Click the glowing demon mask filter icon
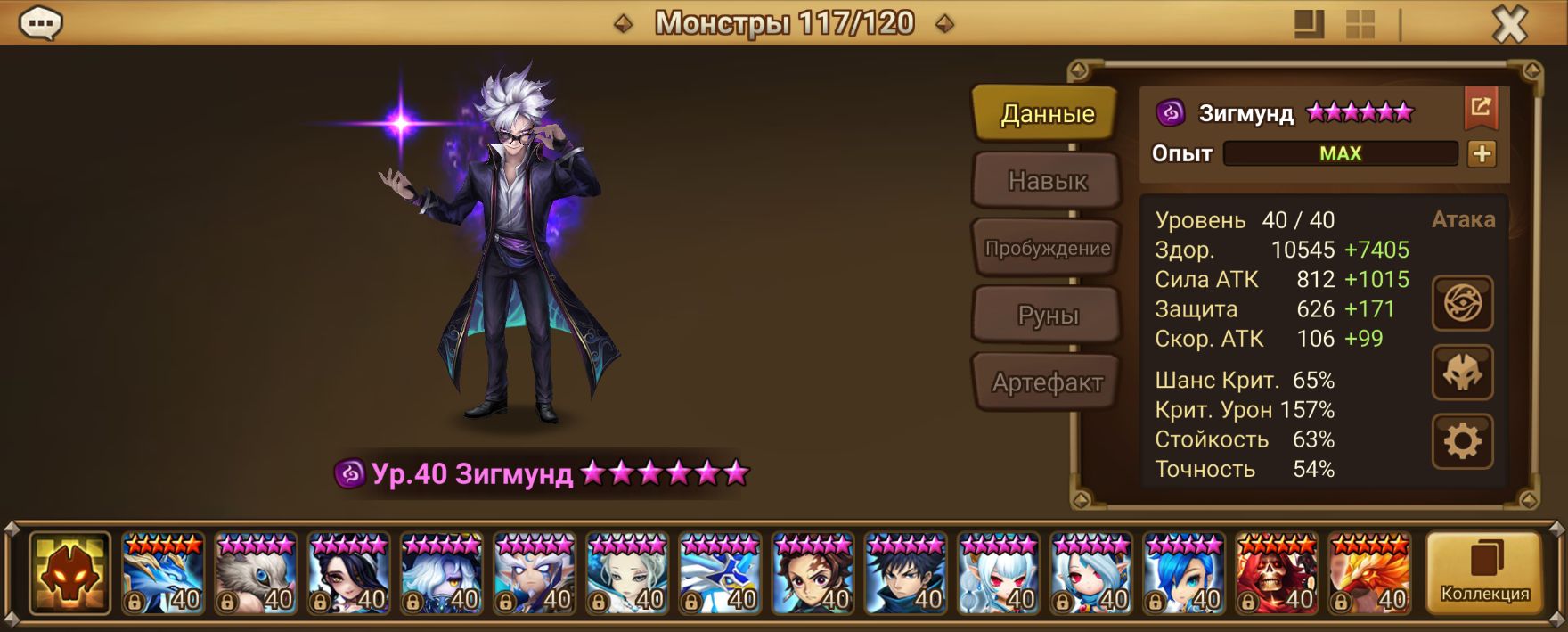 [69, 573]
